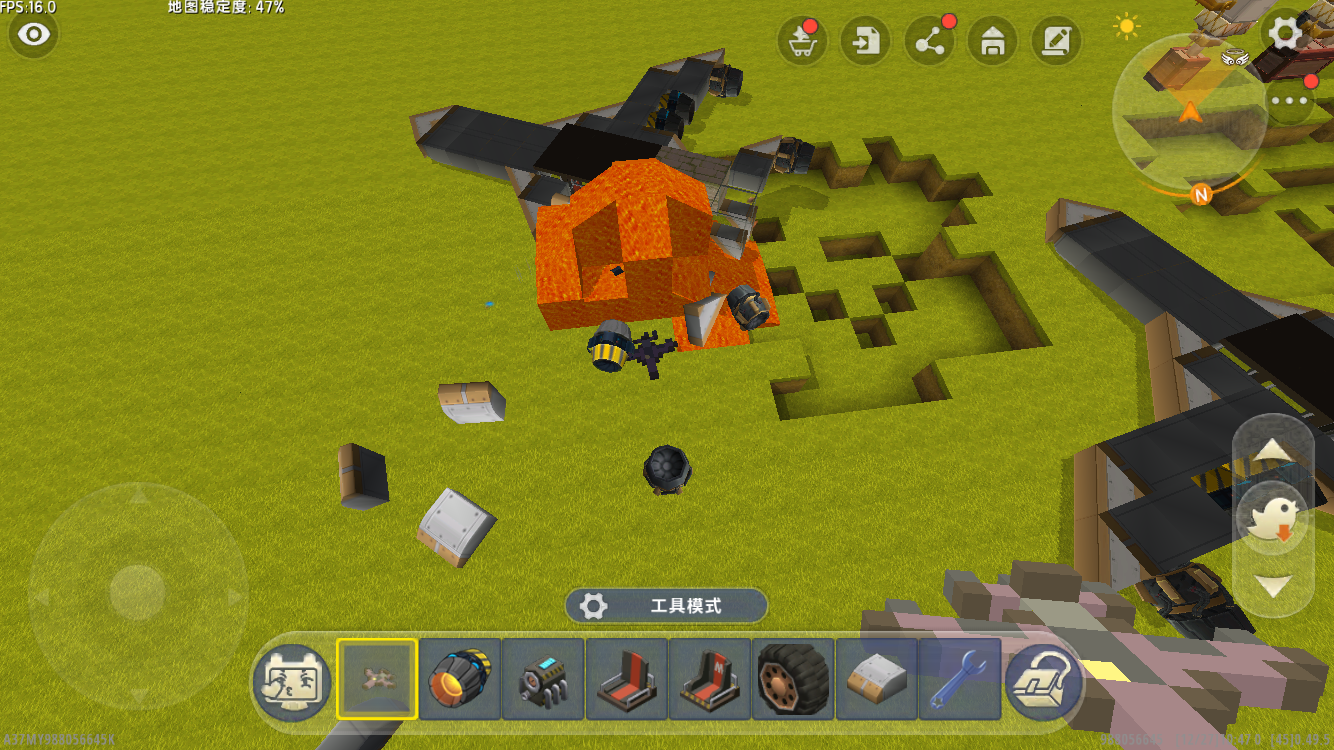Expand the three-dot more options button

coord(1290,101)
